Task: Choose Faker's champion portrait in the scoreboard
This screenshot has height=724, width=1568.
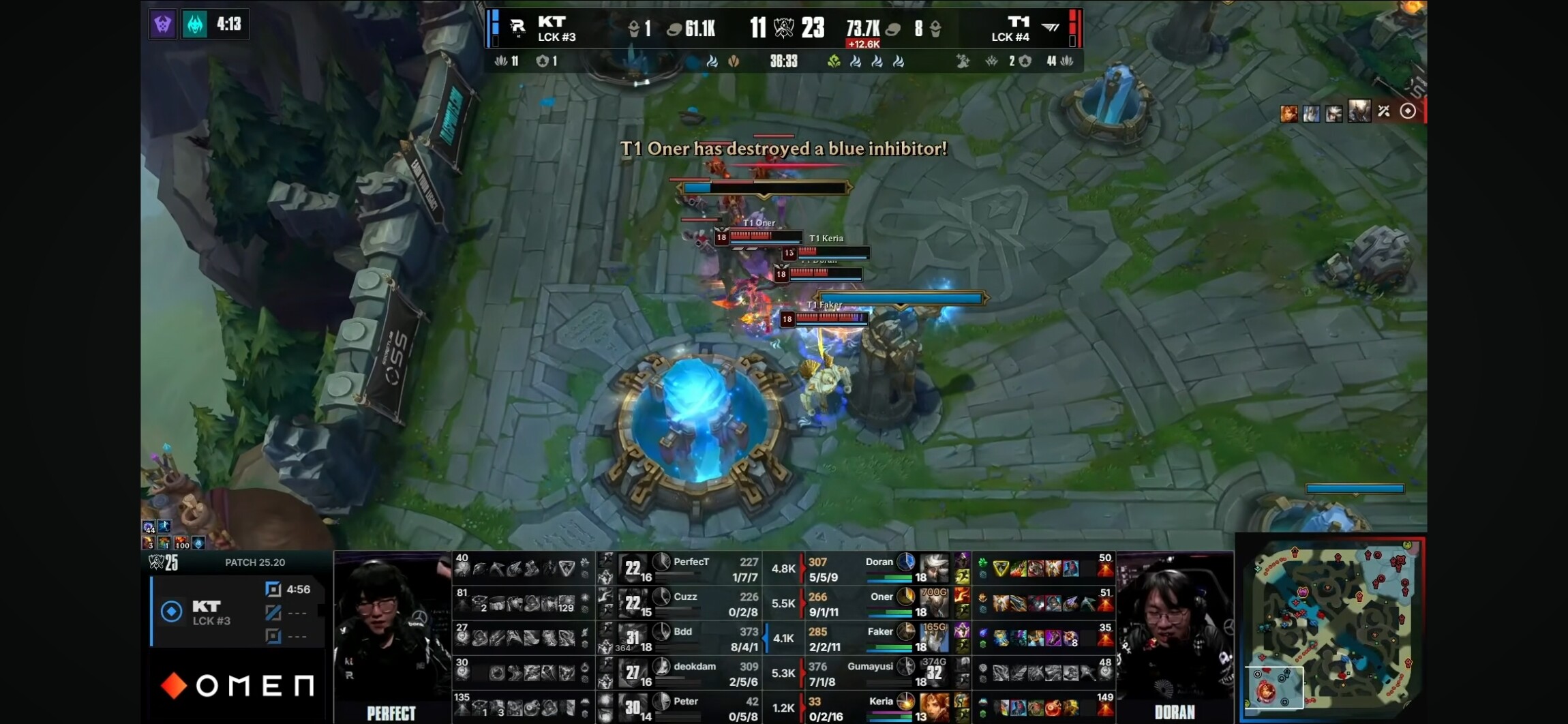Action: [x=935, y=638]
